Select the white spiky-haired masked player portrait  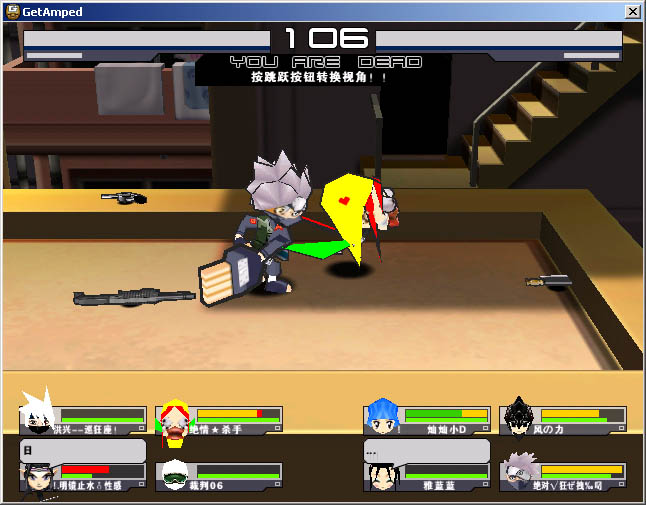[x=36, y=414]
